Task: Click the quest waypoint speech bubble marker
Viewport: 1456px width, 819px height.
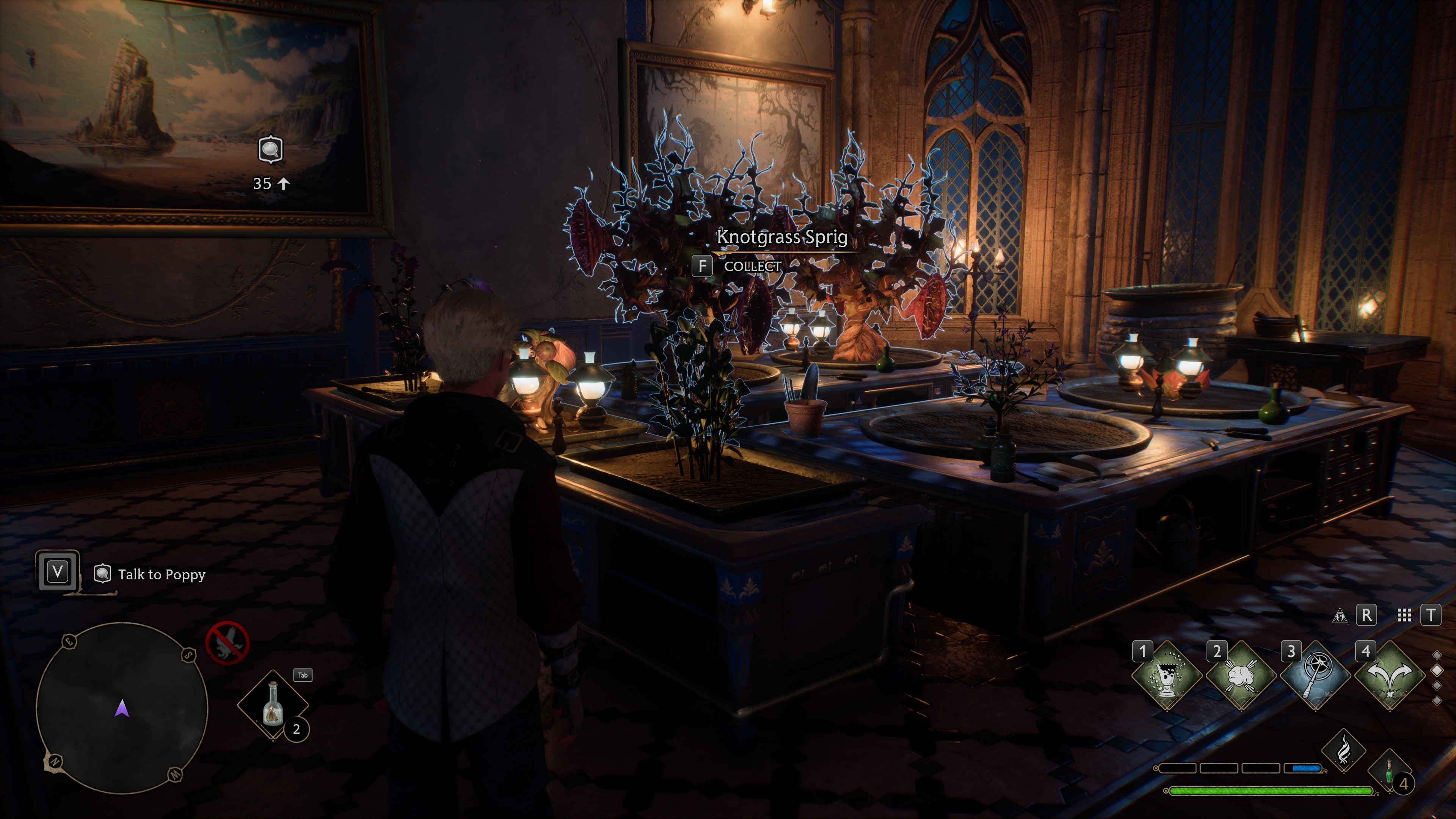Action: click(271, 150)
